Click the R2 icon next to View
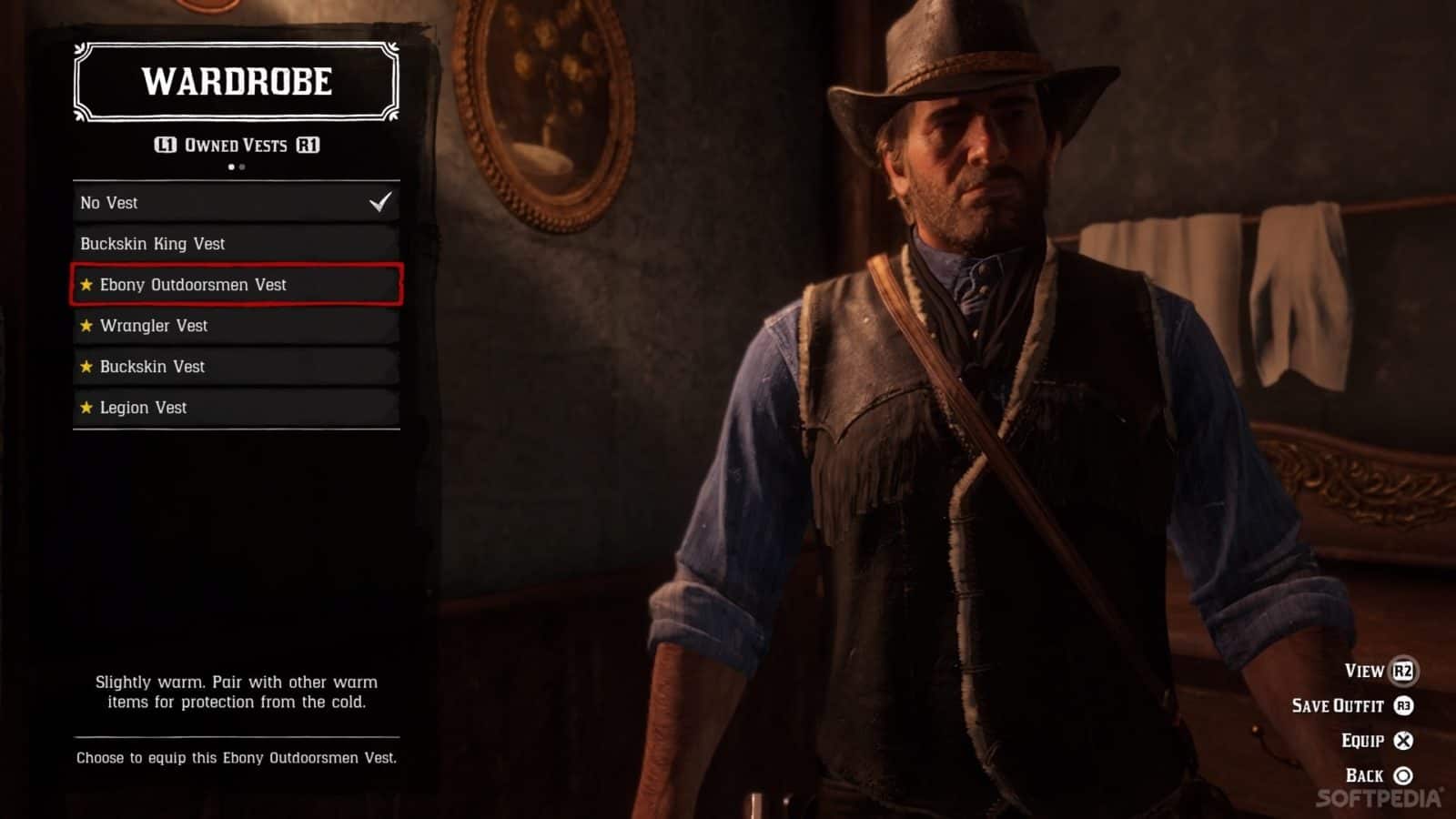 pyautogui.click(x=1403, y=672)
